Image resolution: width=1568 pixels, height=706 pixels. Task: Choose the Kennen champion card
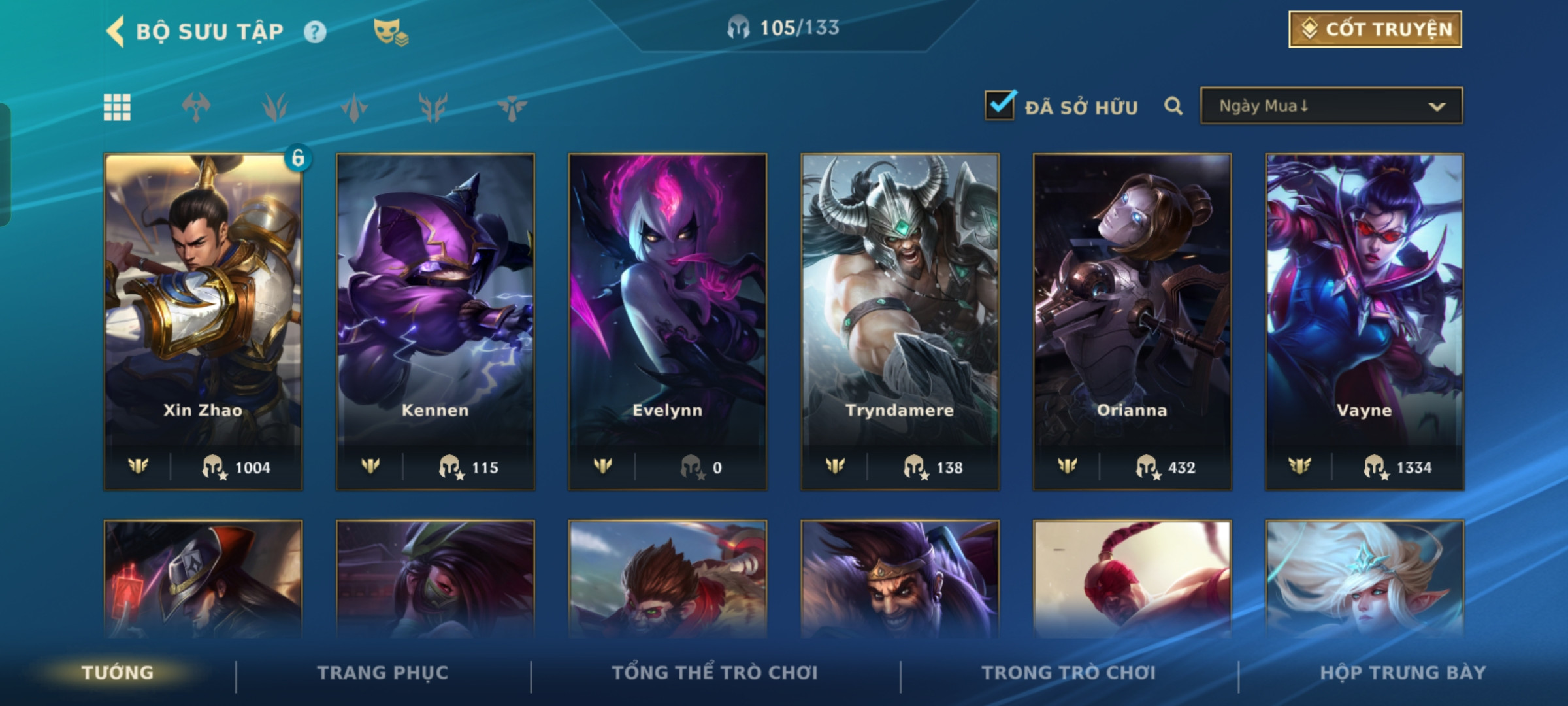pos(435,320)
